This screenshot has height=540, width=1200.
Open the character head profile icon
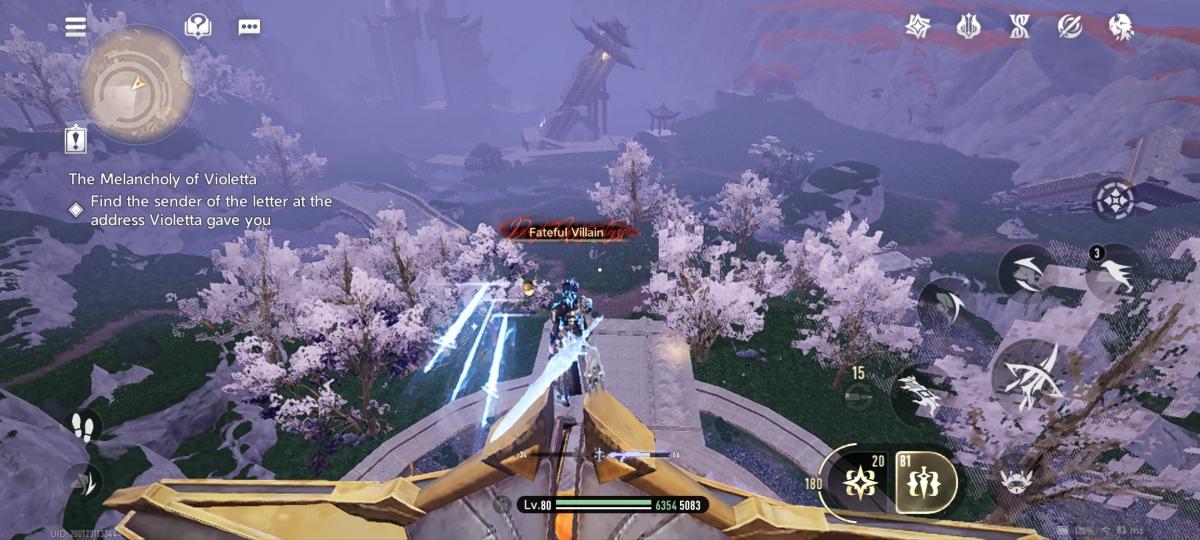point(1121,27)
